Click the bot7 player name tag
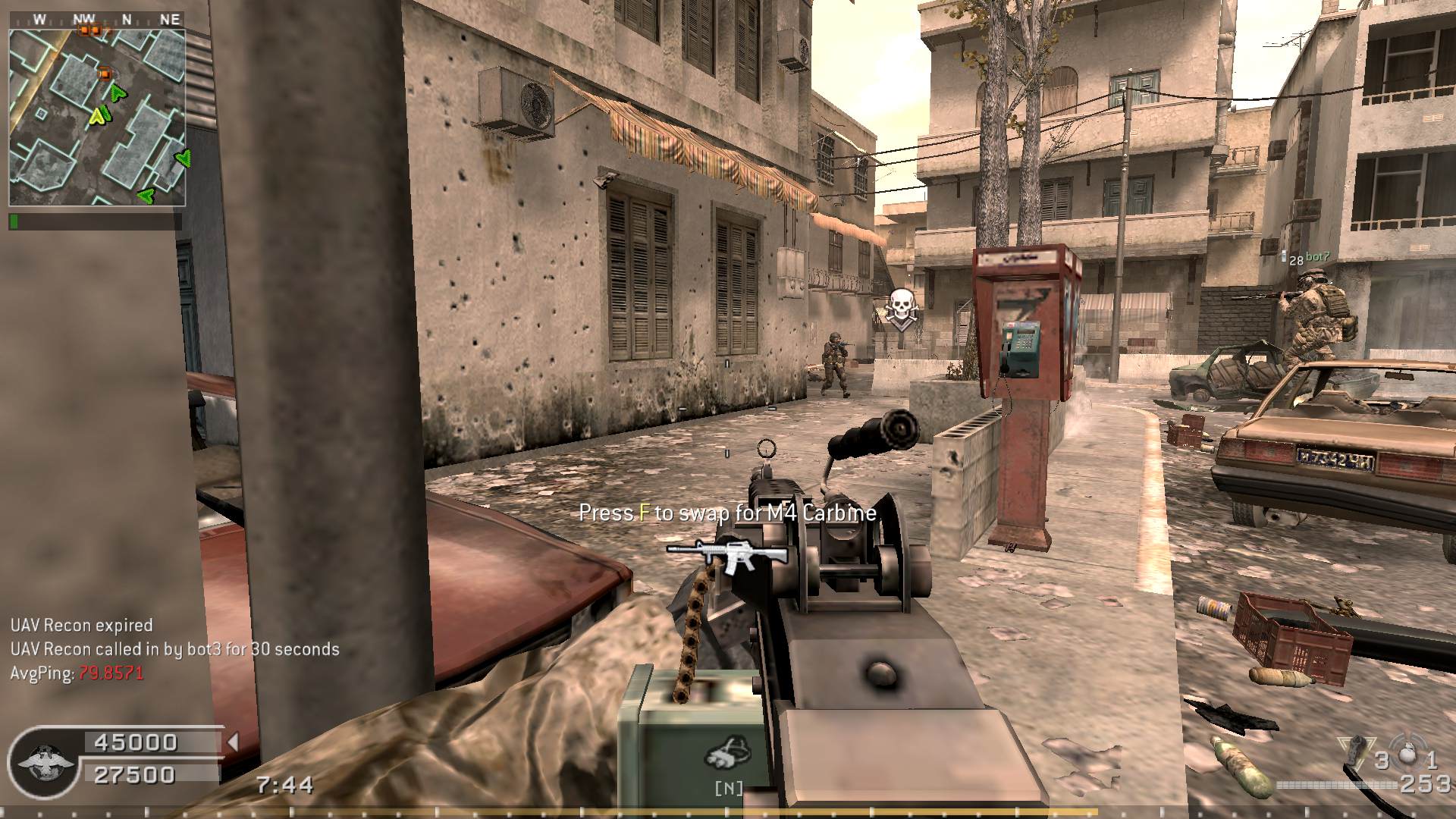 [1317, 258]
